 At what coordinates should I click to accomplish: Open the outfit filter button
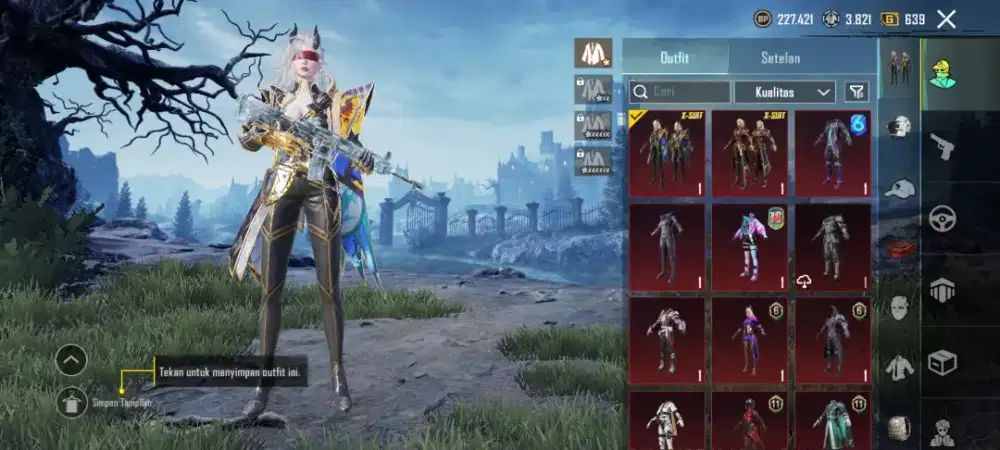[x=856, y=92]
